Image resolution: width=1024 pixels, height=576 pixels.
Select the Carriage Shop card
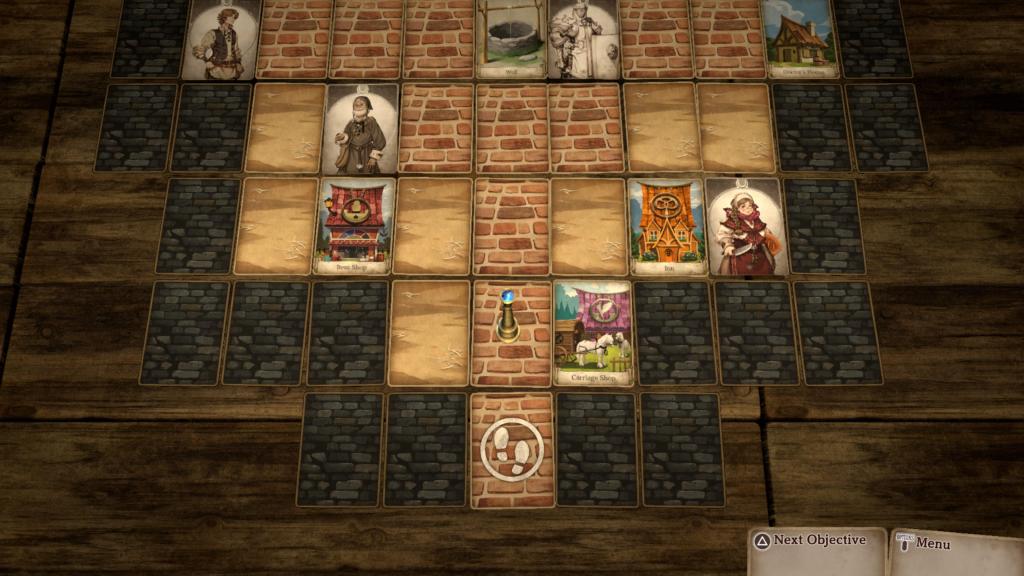click(x=593, y=333)
